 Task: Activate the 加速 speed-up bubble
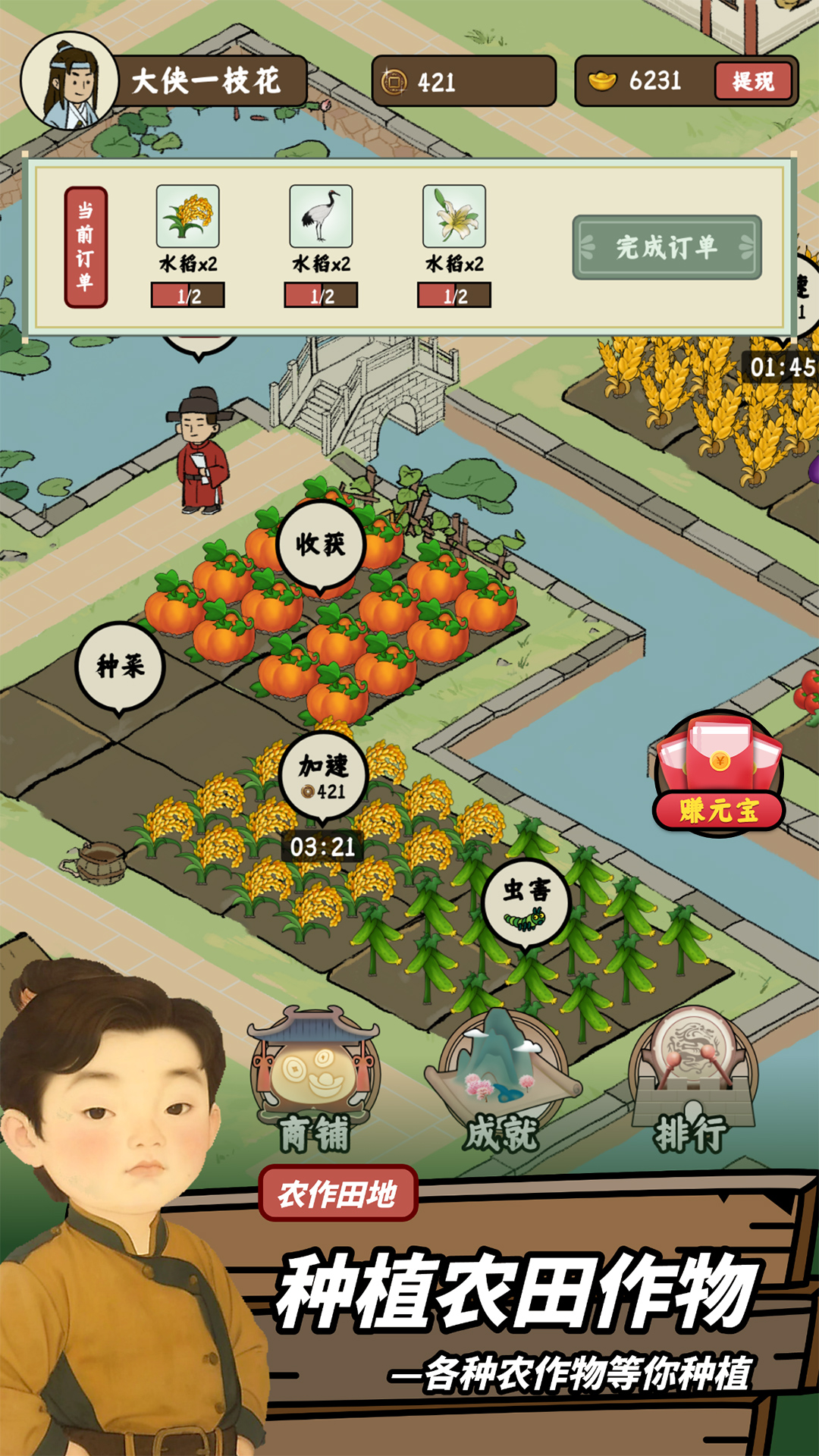pos(323,776)
